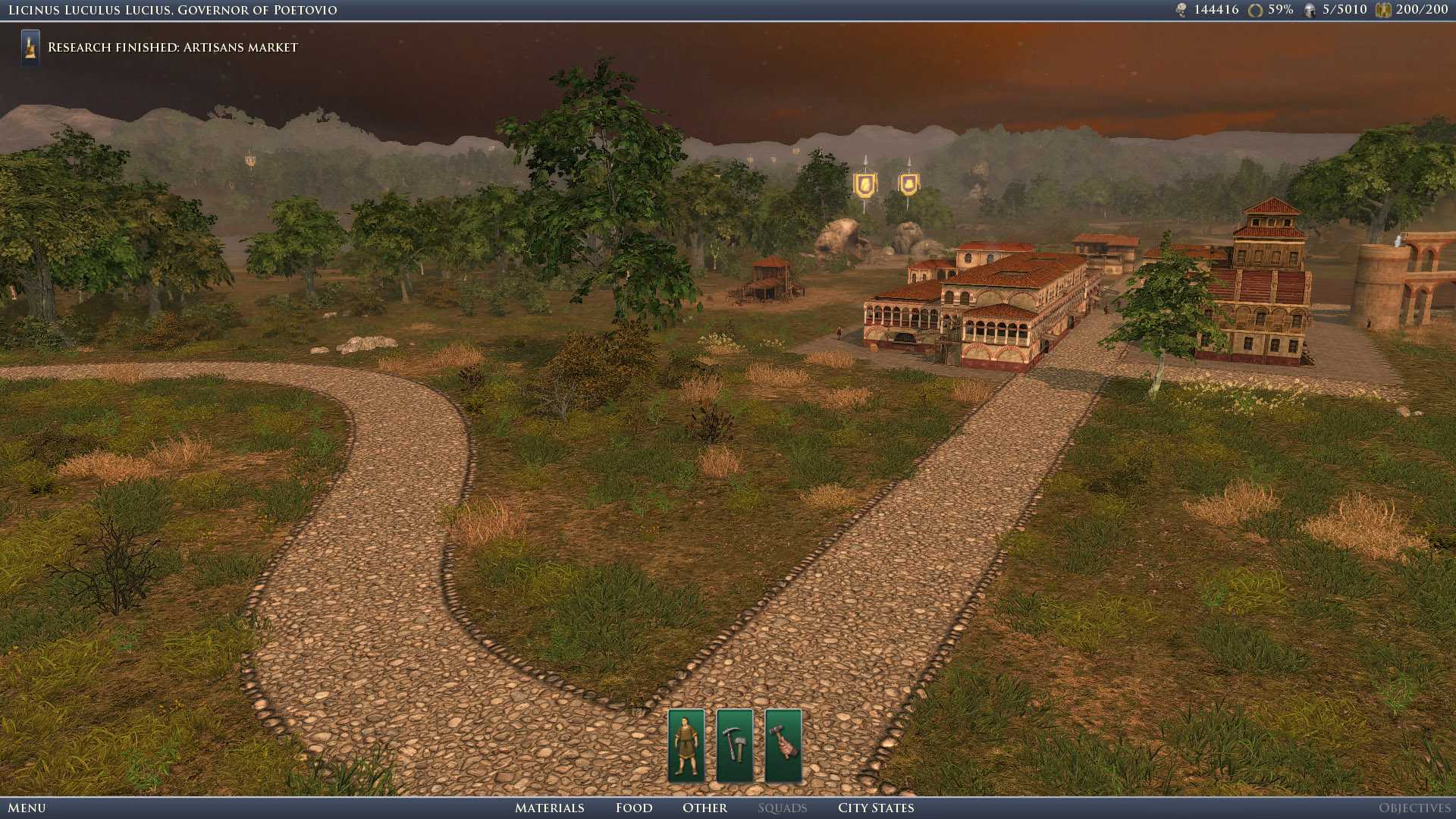Expand the Other resources category
Image resolution: width=1456 pixels, height=819 pixels.
point(704,808)
